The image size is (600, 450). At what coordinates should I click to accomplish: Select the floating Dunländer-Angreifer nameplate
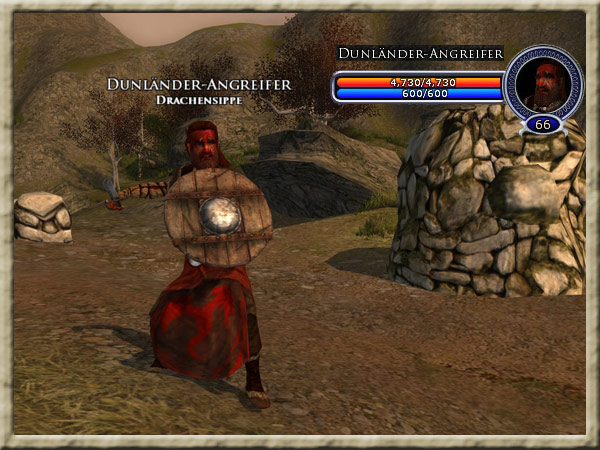click(x=199, y=86)
